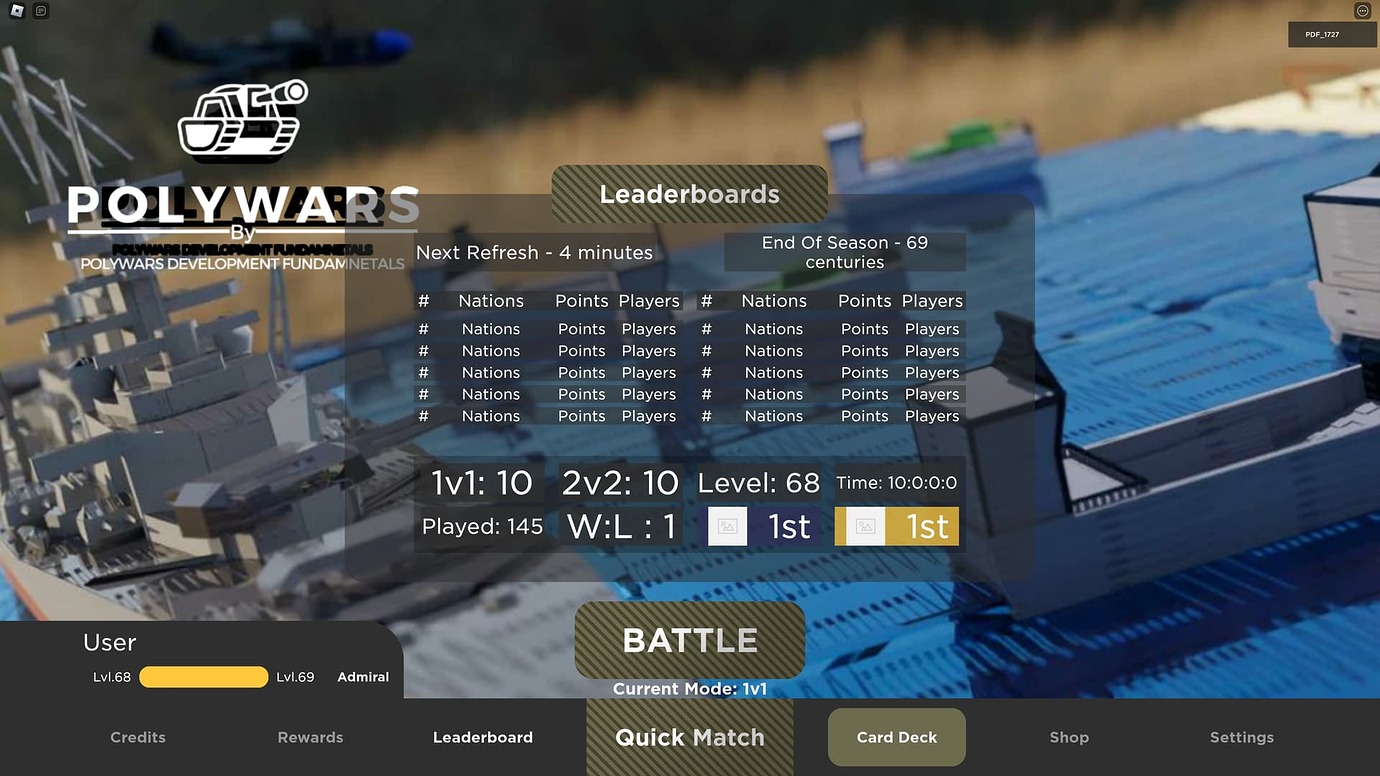The image size is (1380, 776).
Task: Open the Credits page
Action: coord(138,737)
